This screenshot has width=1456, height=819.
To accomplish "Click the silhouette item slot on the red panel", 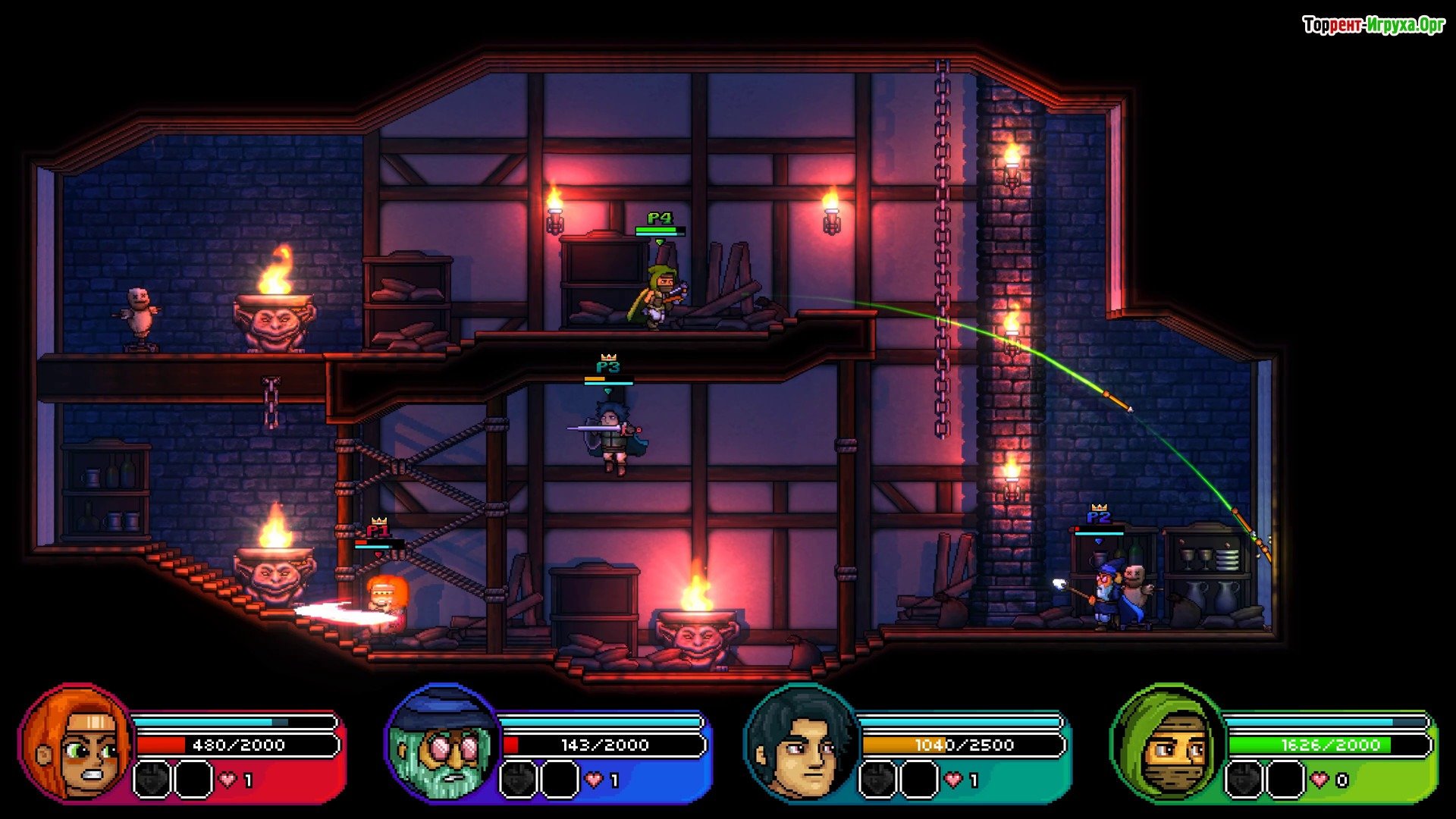I will 152,780.
